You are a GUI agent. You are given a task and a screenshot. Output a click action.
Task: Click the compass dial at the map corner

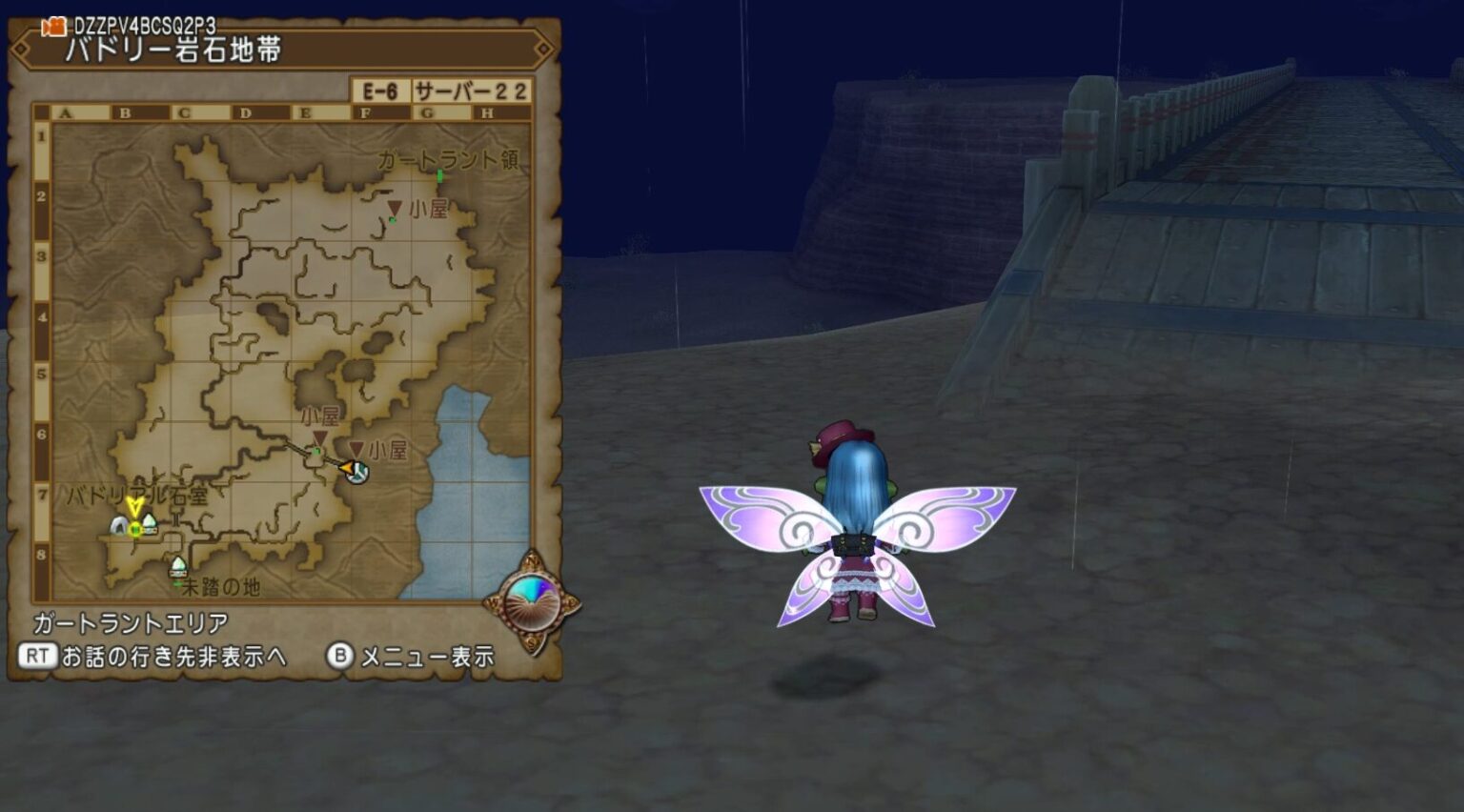pos(532,602)
